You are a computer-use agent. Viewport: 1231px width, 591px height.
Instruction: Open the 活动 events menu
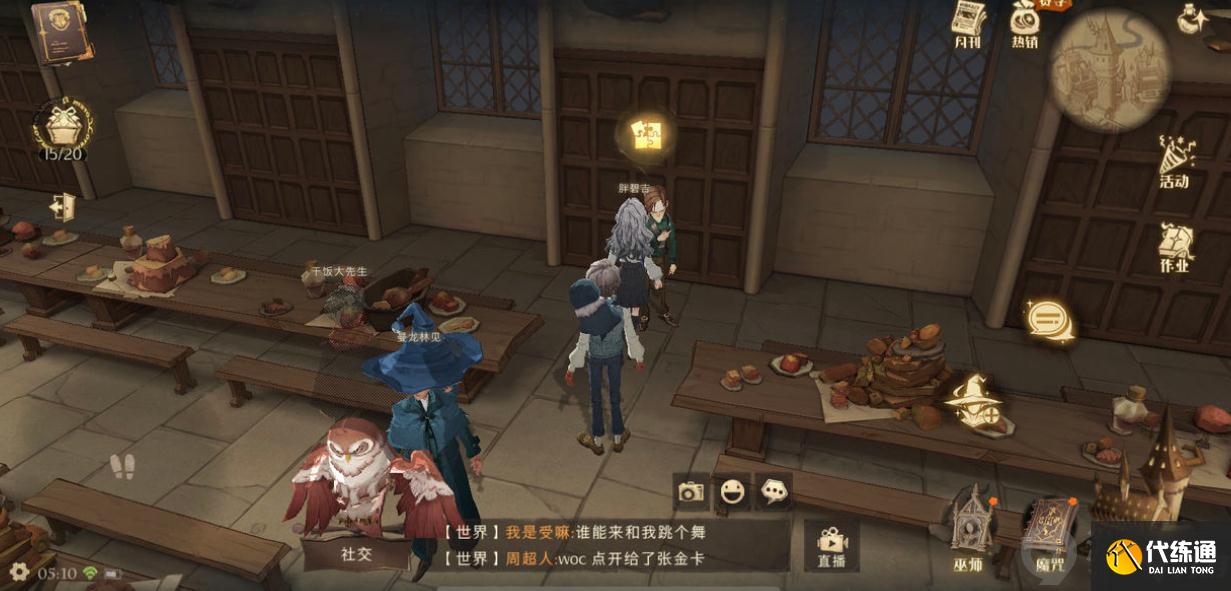pos(1174,160)
